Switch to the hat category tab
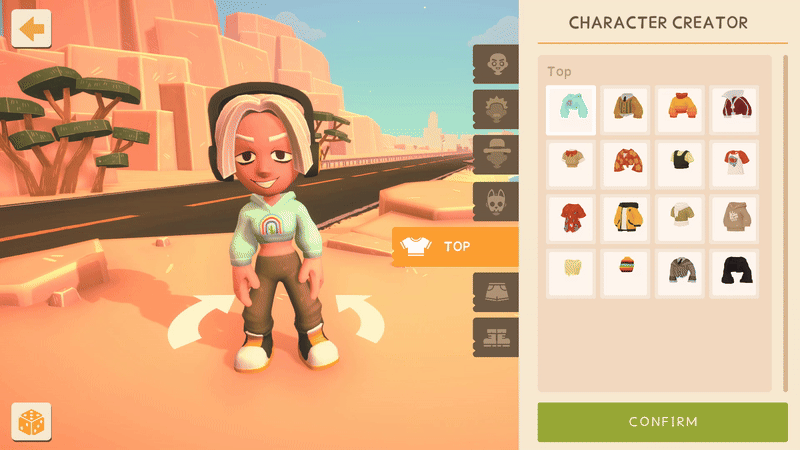The image size is (800, 450). (x=496, y=156)
